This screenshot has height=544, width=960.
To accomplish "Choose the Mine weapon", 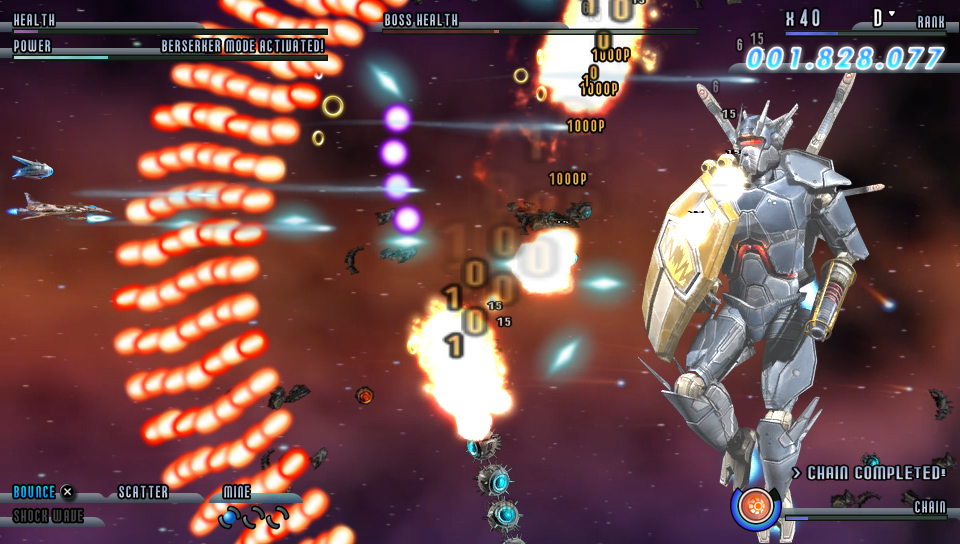I will 237,493.
